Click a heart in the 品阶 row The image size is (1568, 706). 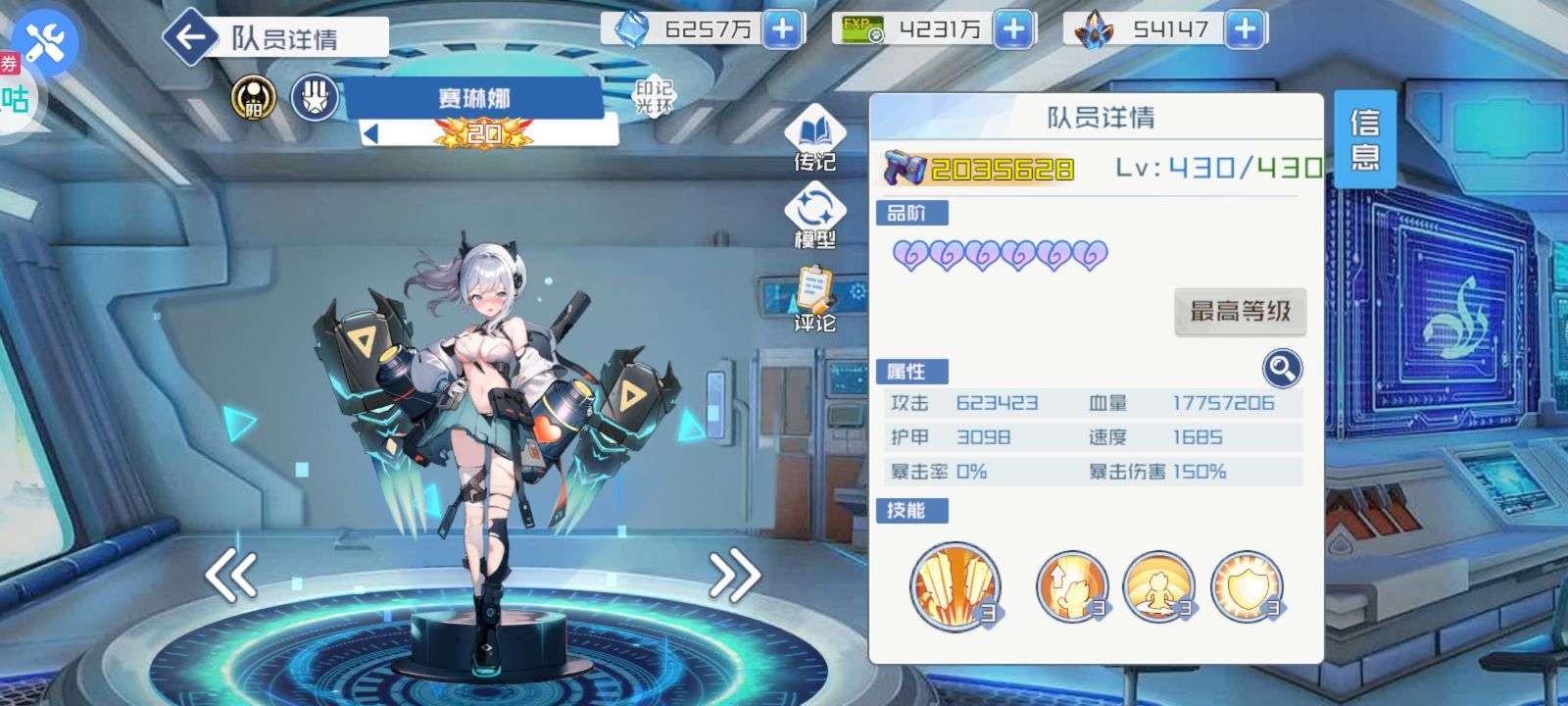[909, 253]
